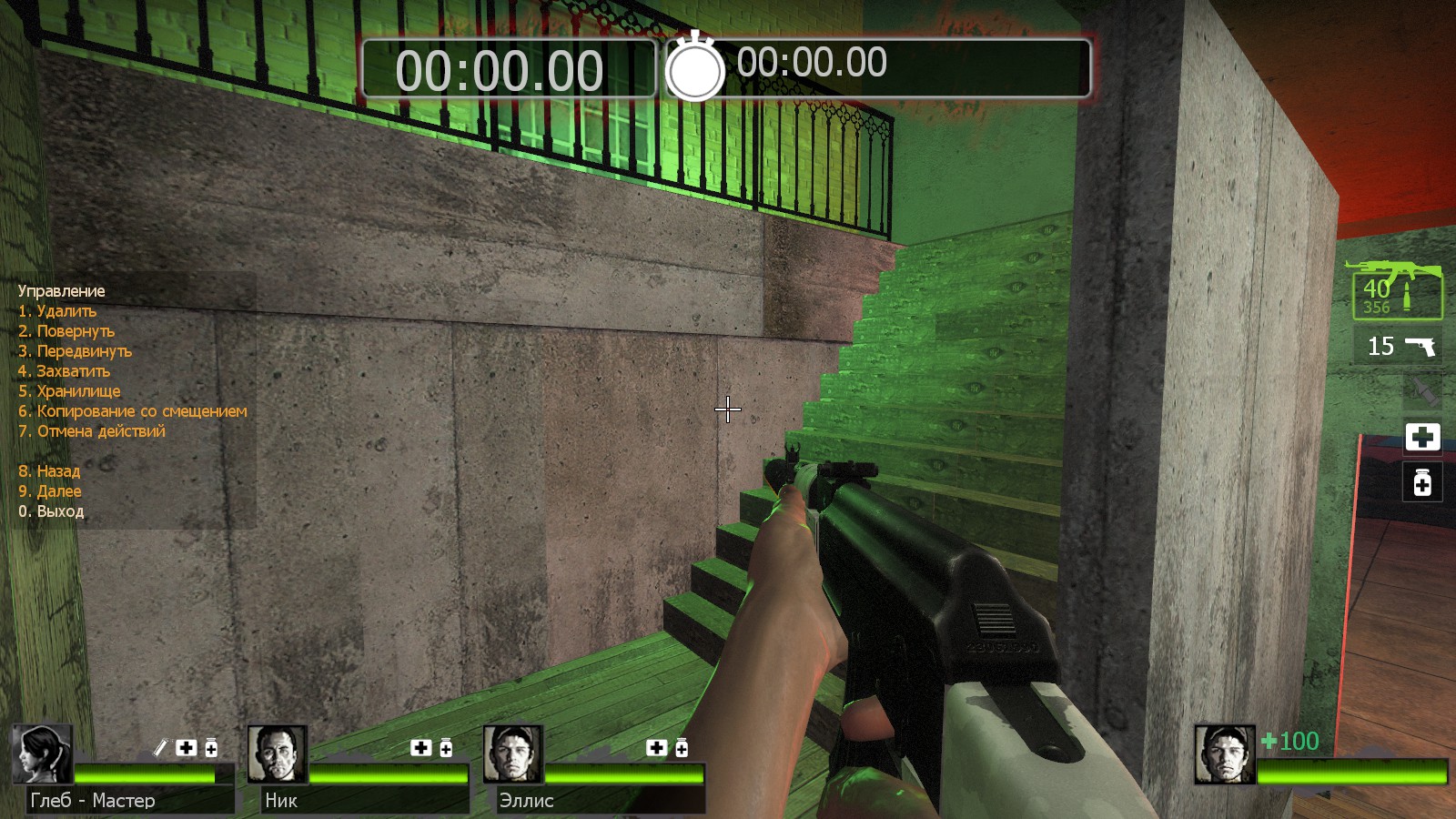Click teammate Эллис's portrait panel
The image size is (1456, 819).
[513, 754]
